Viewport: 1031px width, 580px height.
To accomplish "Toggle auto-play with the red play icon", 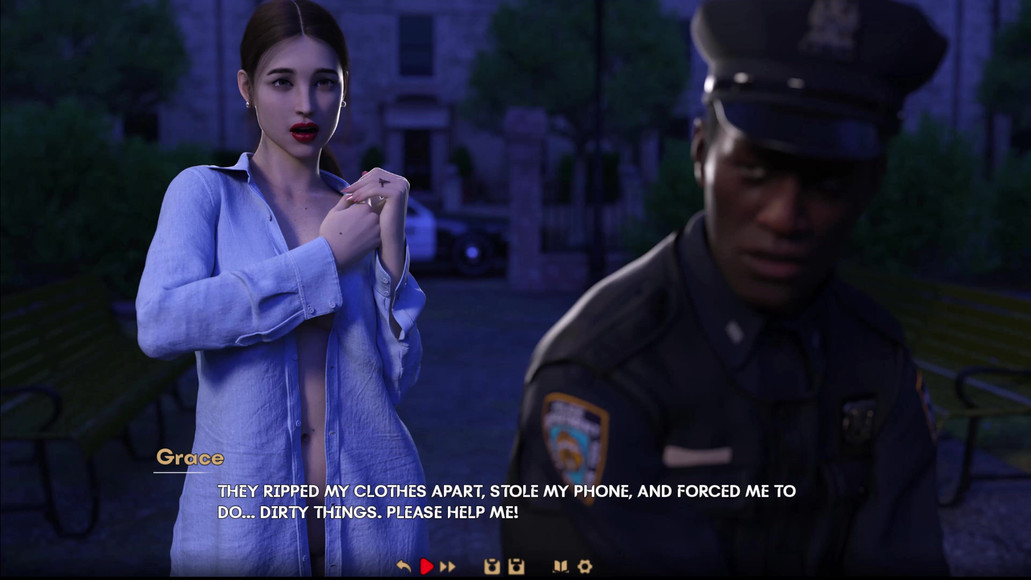I will click(426, 567).
